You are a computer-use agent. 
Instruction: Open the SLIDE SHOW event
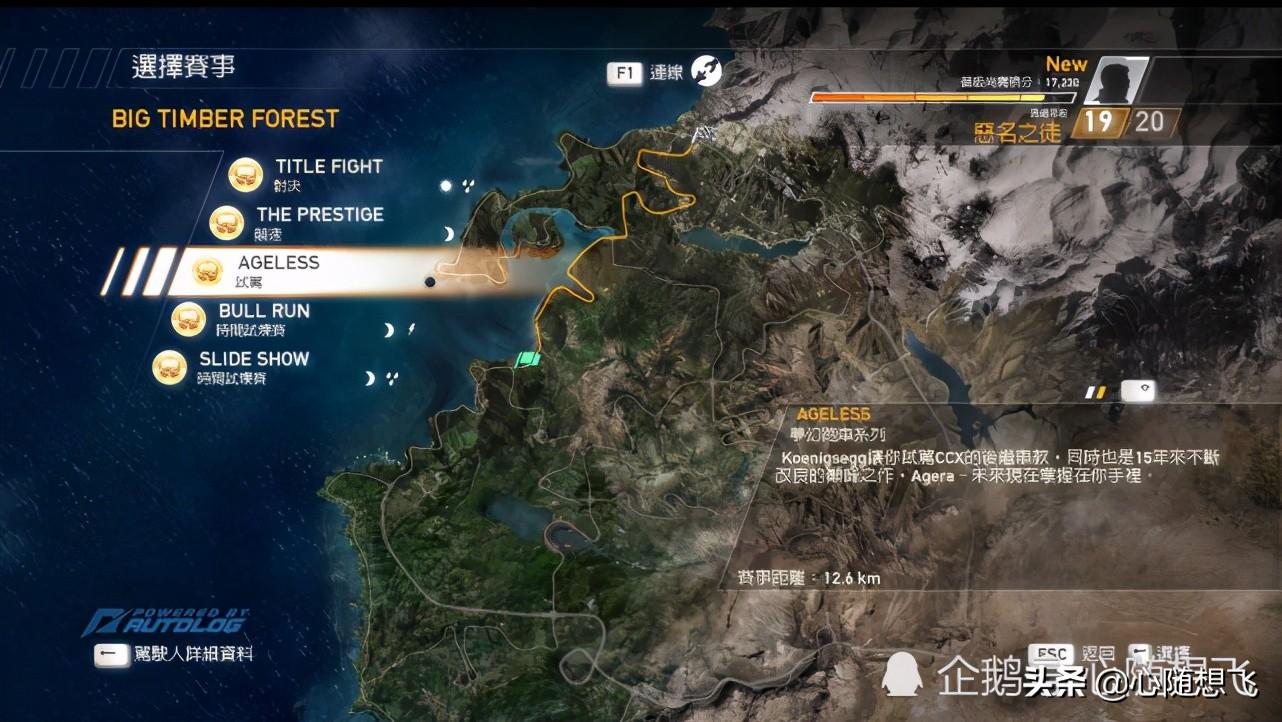(254, 360)
